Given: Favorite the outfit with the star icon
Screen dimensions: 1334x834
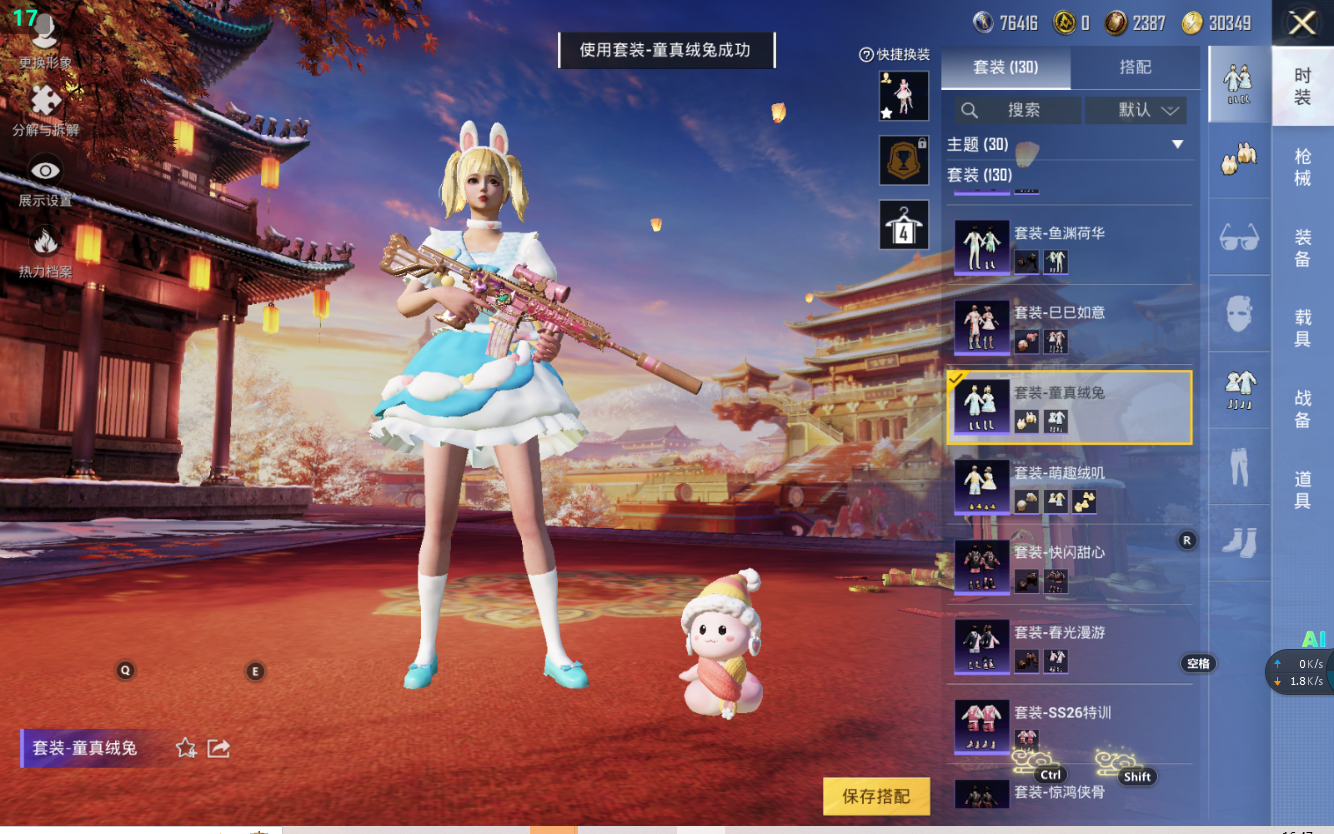Looking at the screenshot, I should 186,748.
